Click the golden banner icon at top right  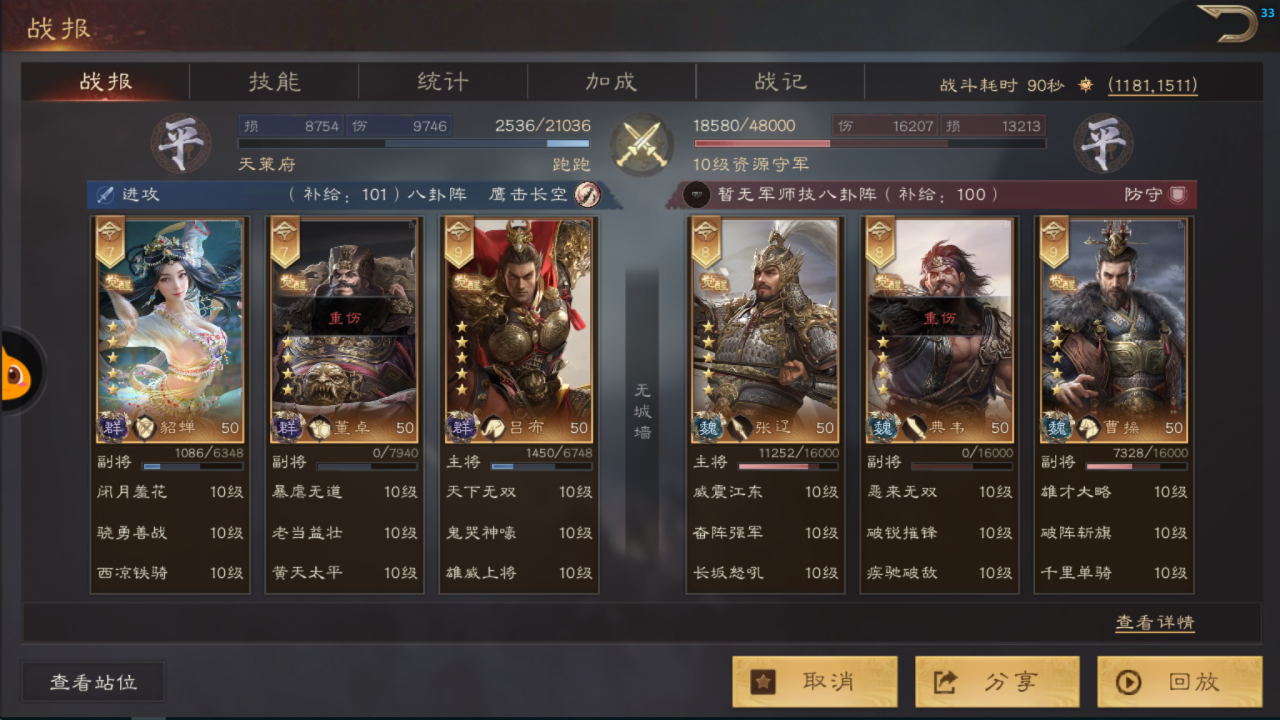pyautogui.click(x=1228, y=22)
